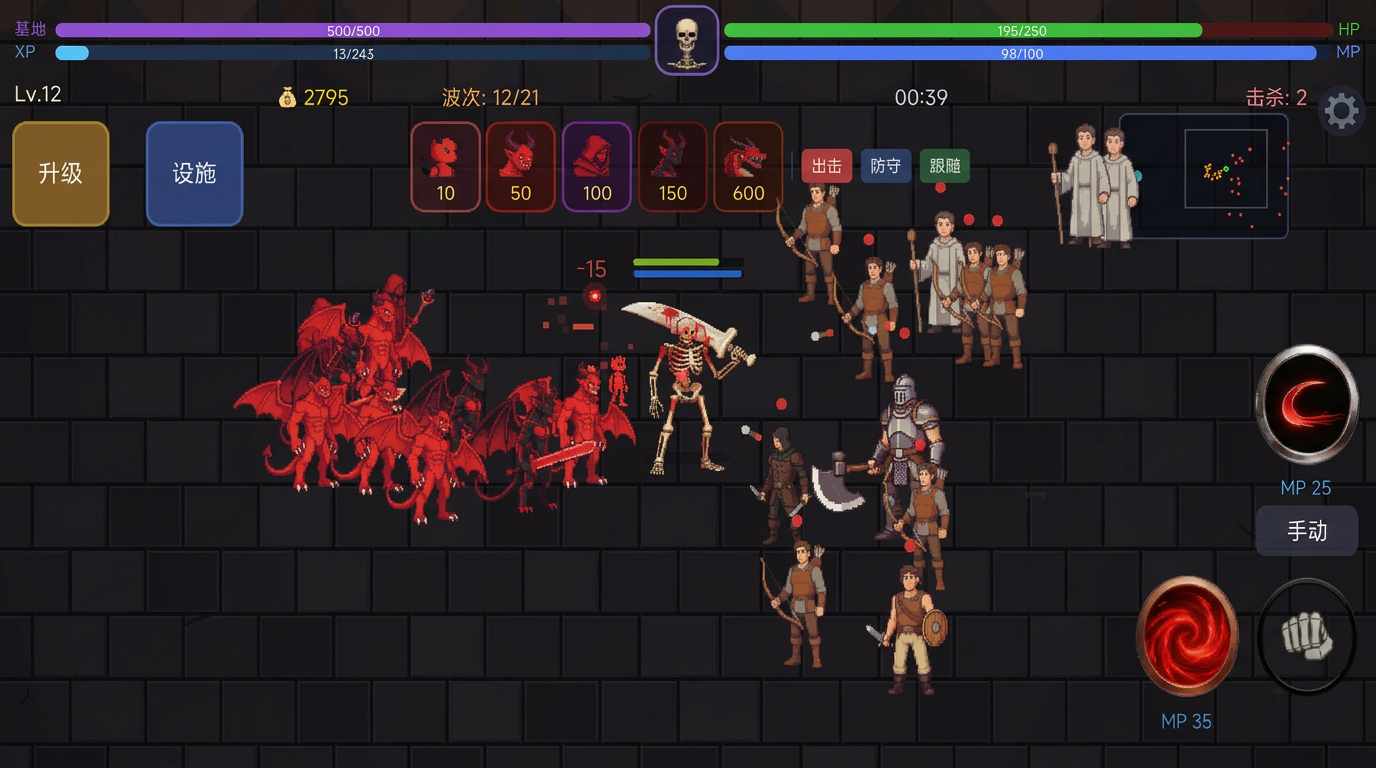Summon the 600-cost red dragon unit
The width and height of the screenshot is (1376, 768).
[748, 167]
